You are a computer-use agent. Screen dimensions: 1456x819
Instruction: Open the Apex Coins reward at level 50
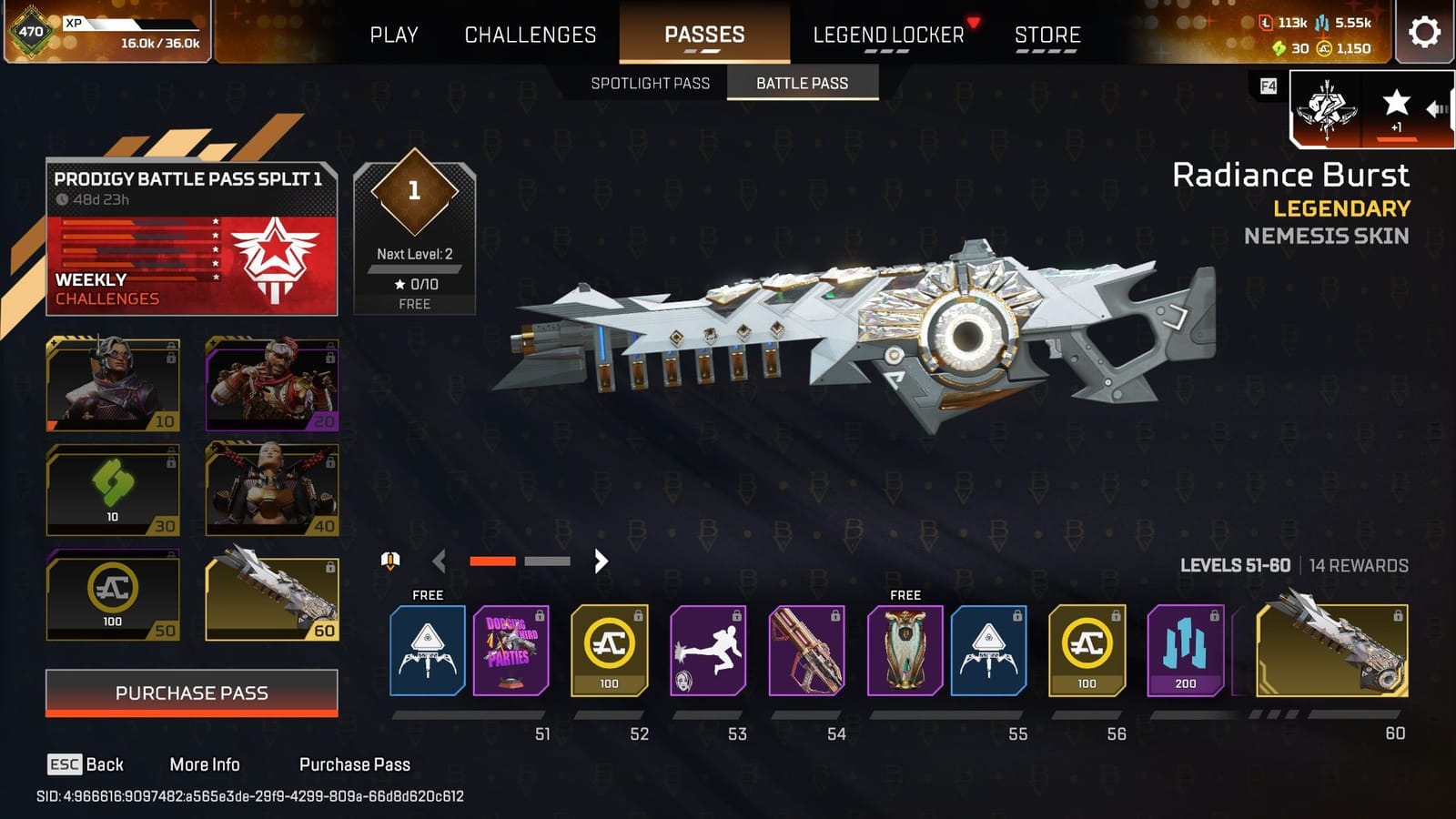(111, 596)
